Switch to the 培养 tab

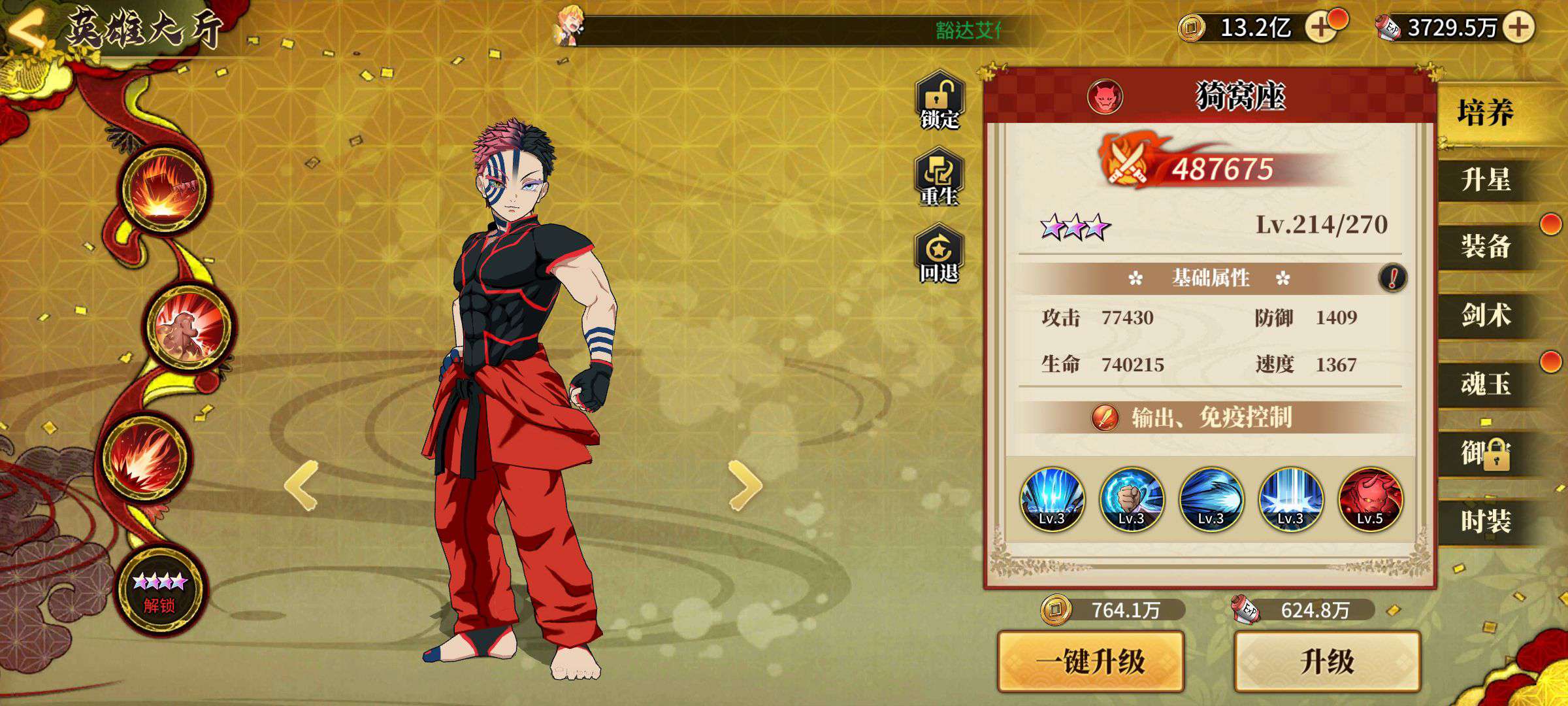(x=1485, y=113)
